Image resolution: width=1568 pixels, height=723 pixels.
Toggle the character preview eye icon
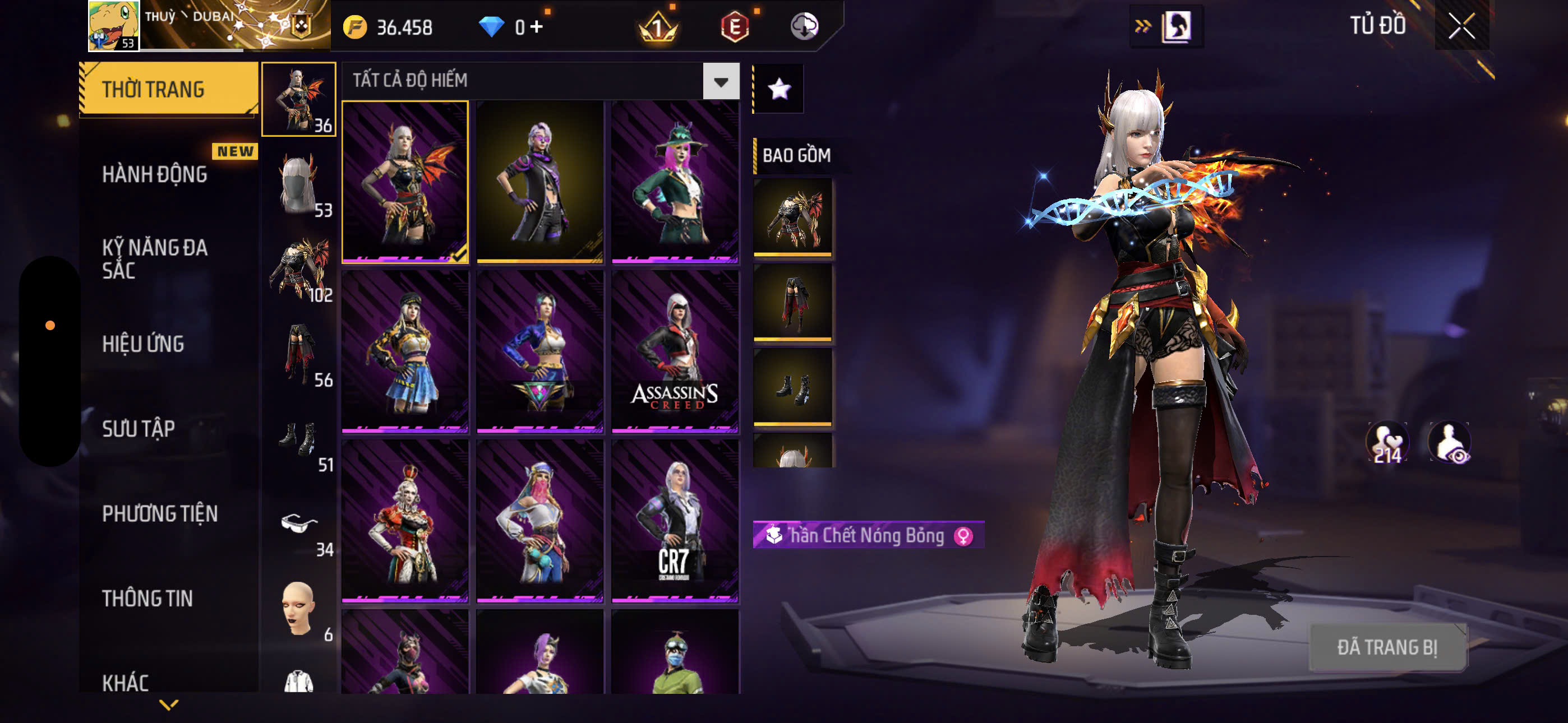[1450, 442]
